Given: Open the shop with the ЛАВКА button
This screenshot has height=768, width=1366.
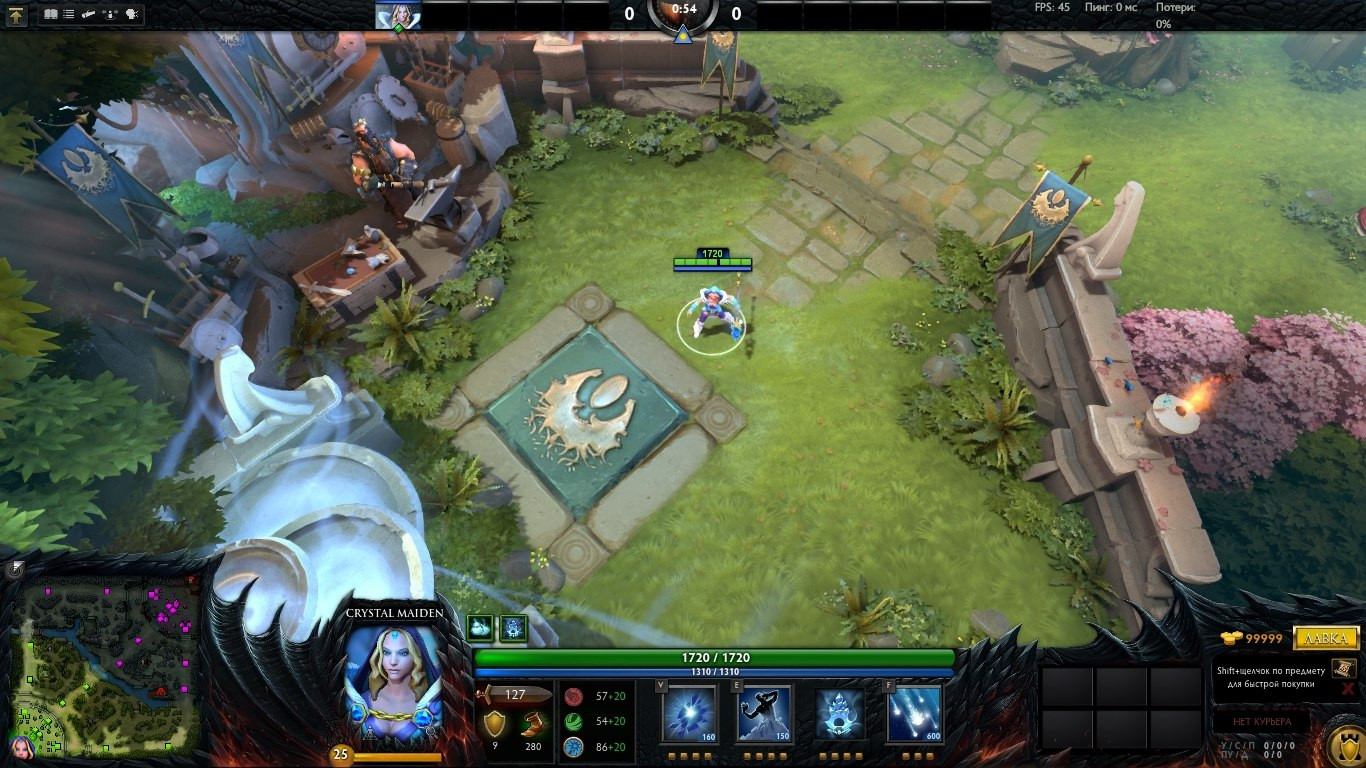Looking at the screenshot, I should 1326,638.
